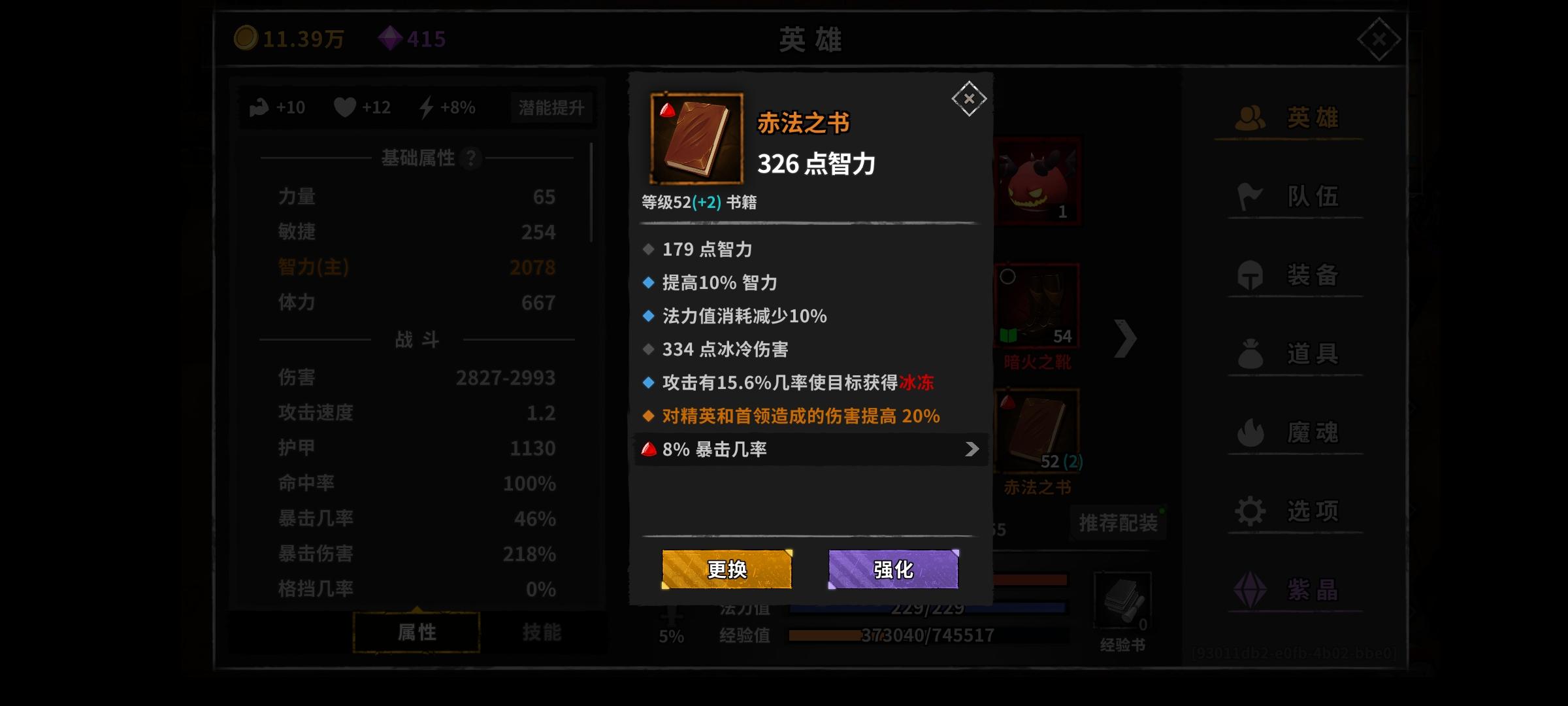Click the right arrow next to equipment
This screenshot has height=706, width=1568.
pyautogui.click(x=1126, y=340)
